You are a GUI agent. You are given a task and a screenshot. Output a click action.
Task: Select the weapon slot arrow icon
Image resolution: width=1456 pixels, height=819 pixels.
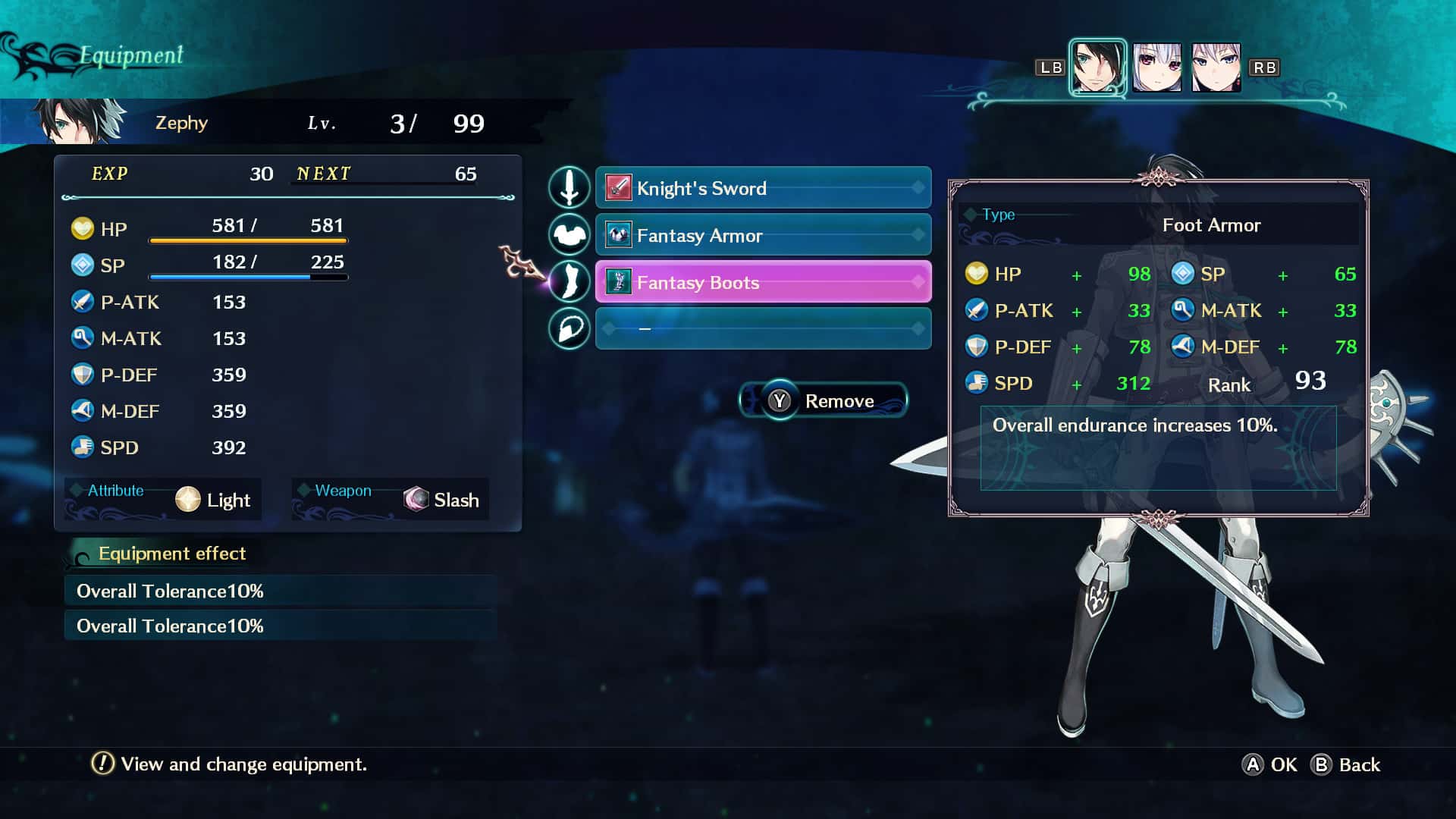click(570, 188)
